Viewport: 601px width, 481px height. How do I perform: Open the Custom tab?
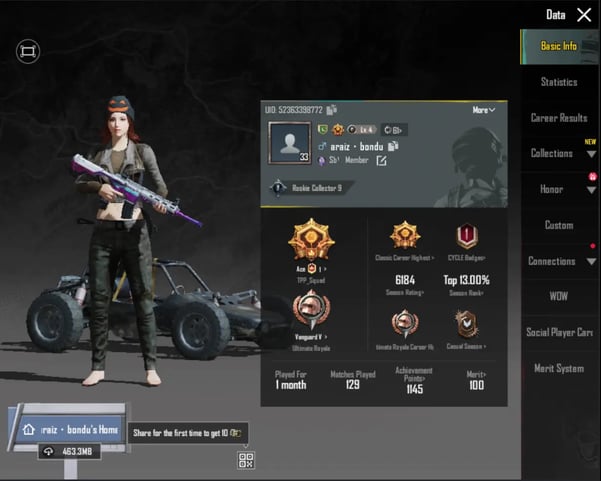tap(559, 225)
